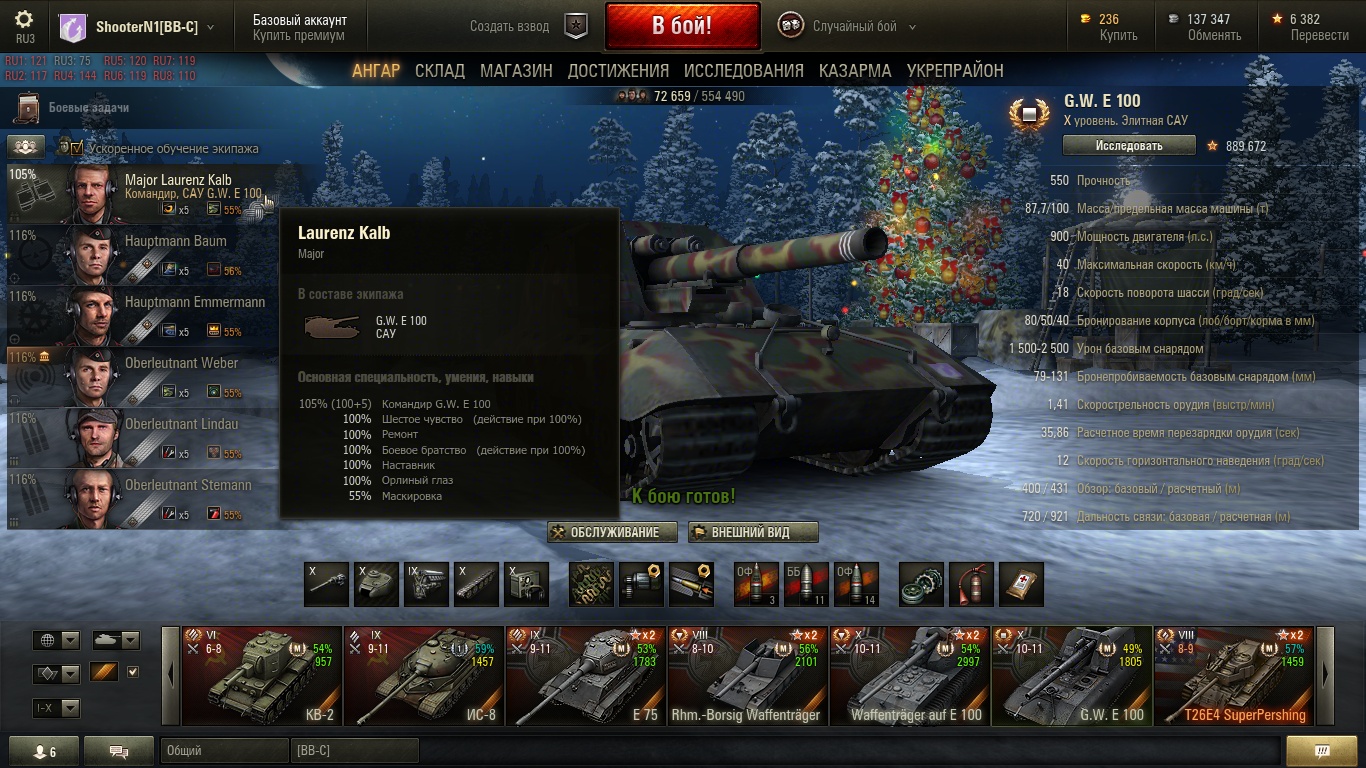The width and height of the screenshot is (1366, 768).
Task: Open the СКЛАД tab
Action: point(440,71)
